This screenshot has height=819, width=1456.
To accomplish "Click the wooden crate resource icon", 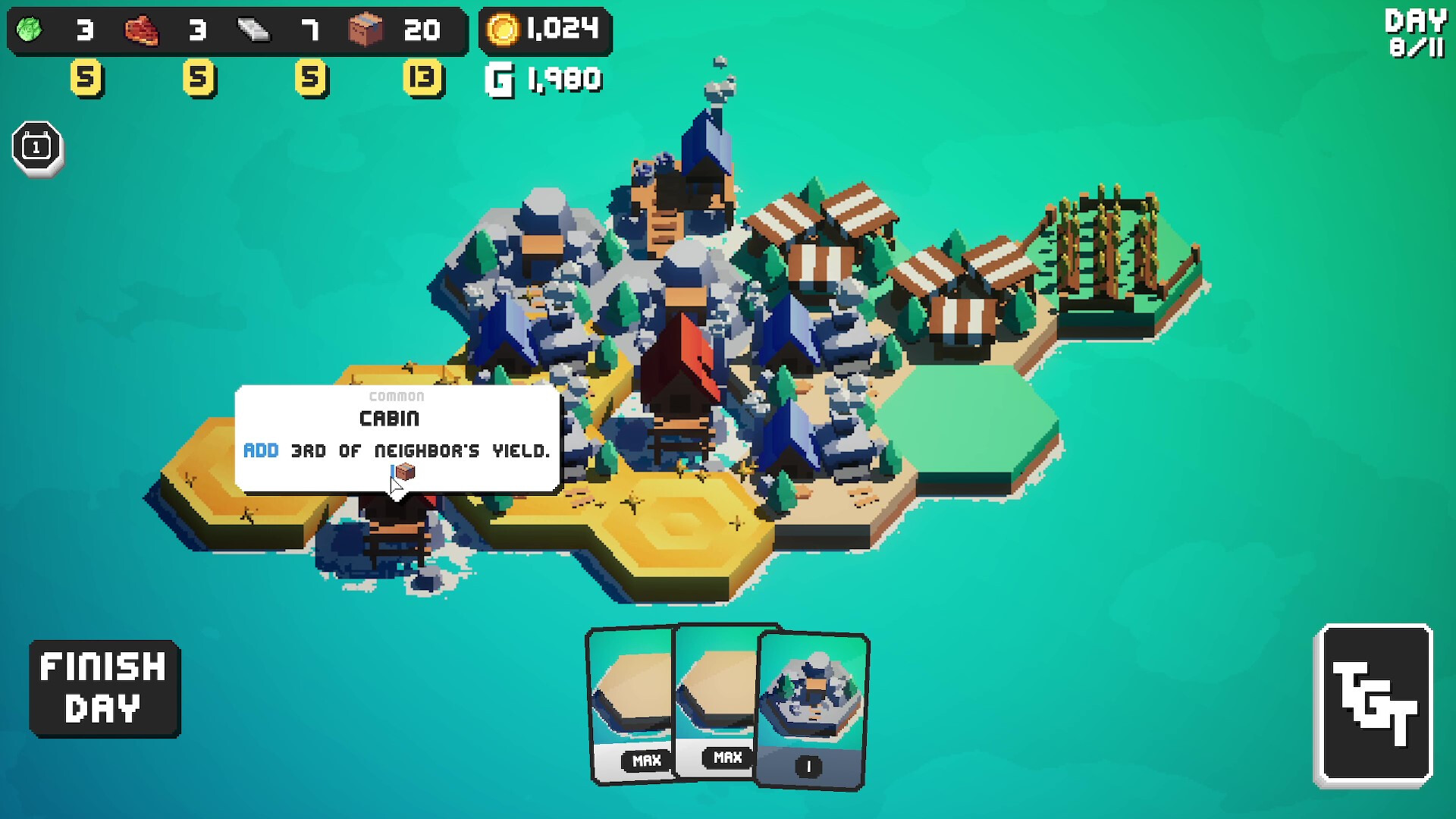I will (x=368, y=30).
